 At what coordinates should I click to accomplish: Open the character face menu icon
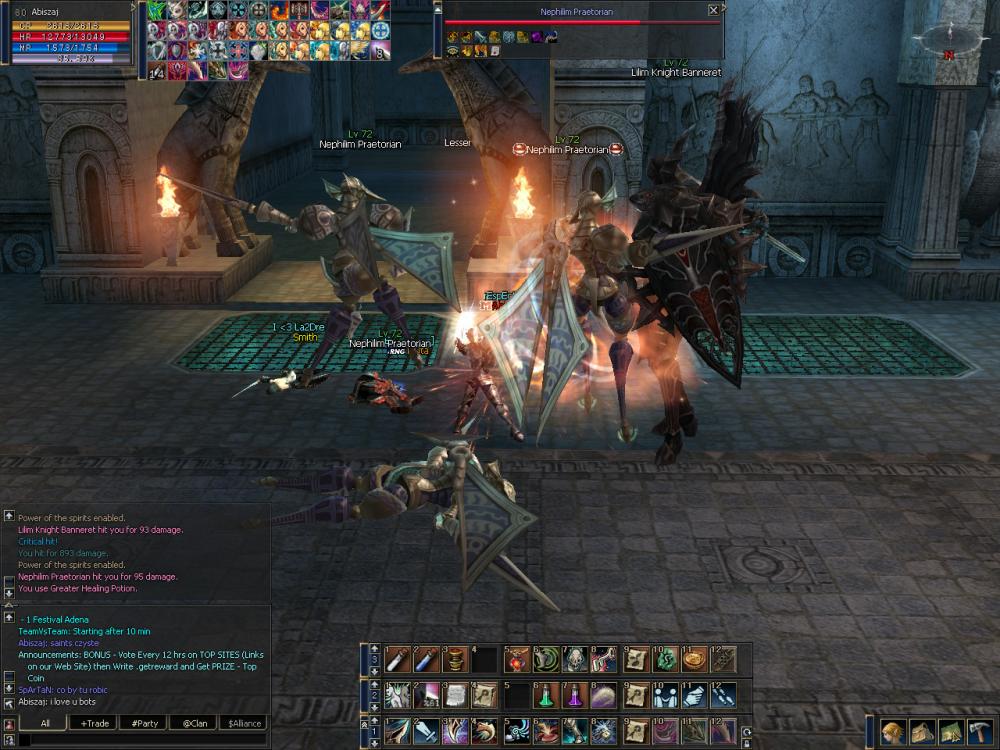pyautogui.click(x=893, y=732)
